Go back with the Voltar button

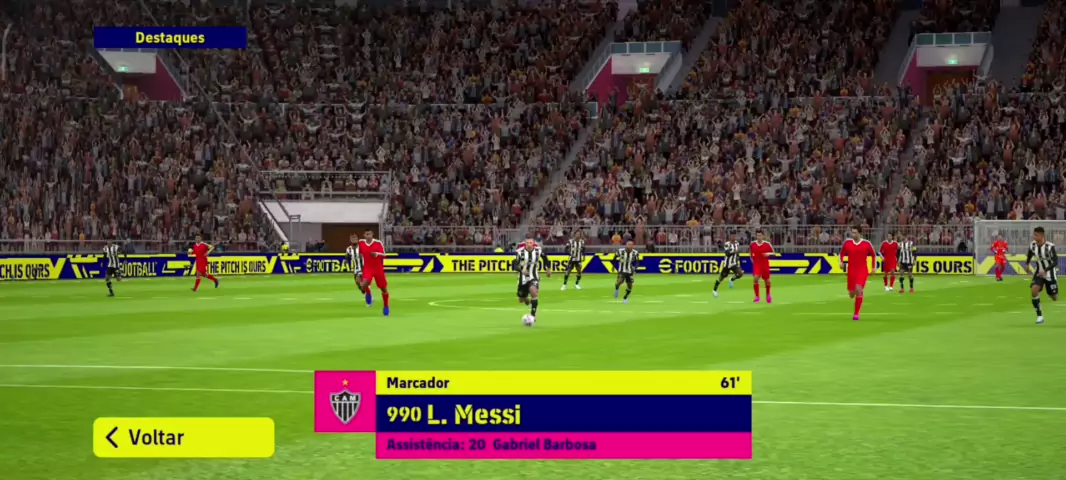183,437
